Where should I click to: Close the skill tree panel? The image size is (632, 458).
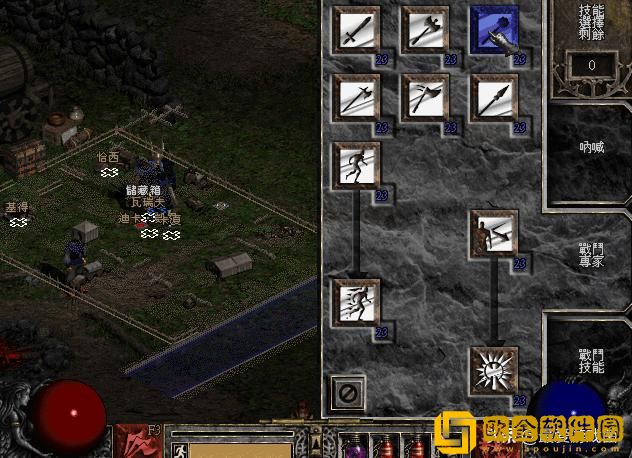[x=349, y=391]
